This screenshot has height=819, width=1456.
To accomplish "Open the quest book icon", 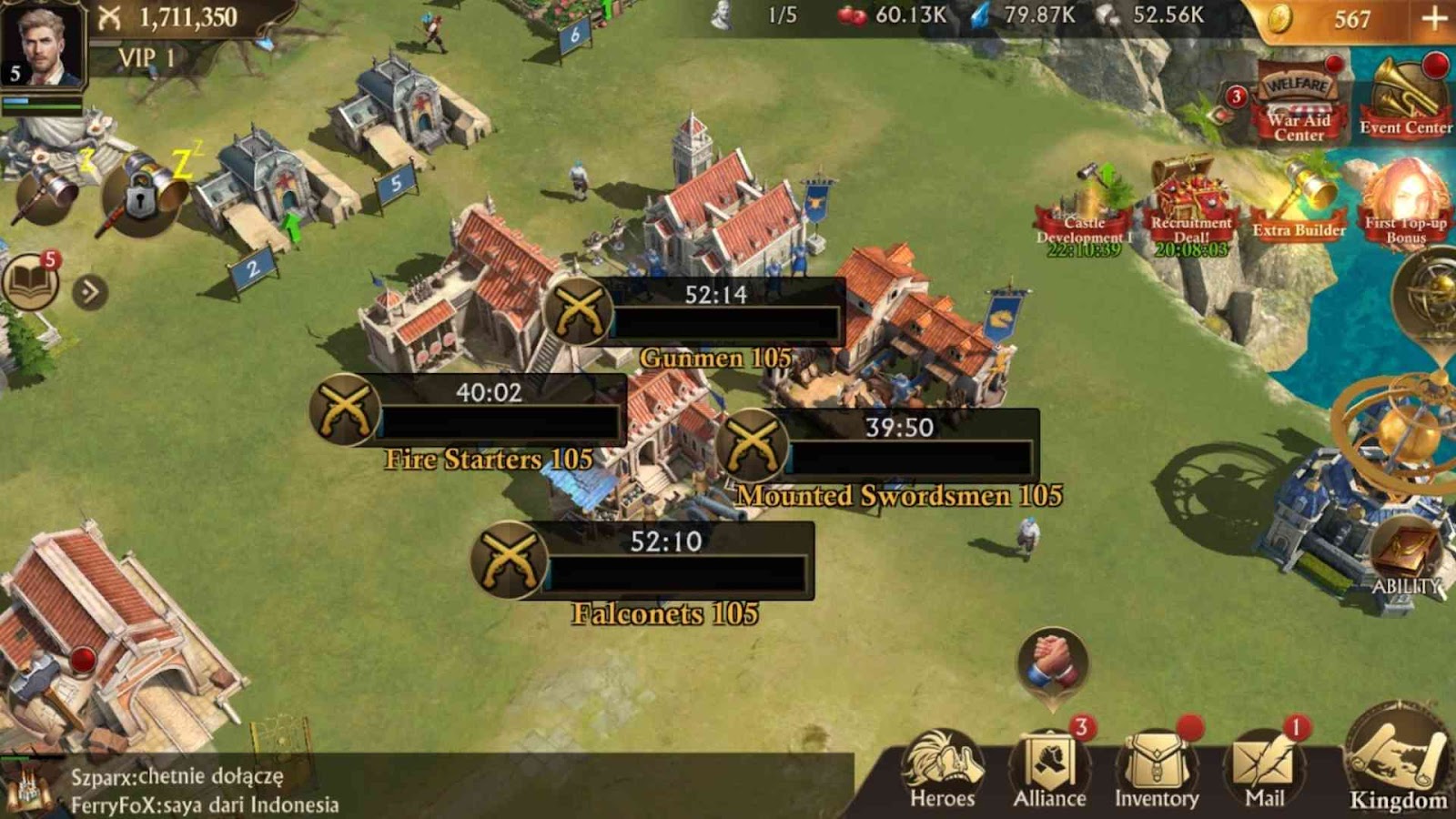I will click(x=29, y=282).
